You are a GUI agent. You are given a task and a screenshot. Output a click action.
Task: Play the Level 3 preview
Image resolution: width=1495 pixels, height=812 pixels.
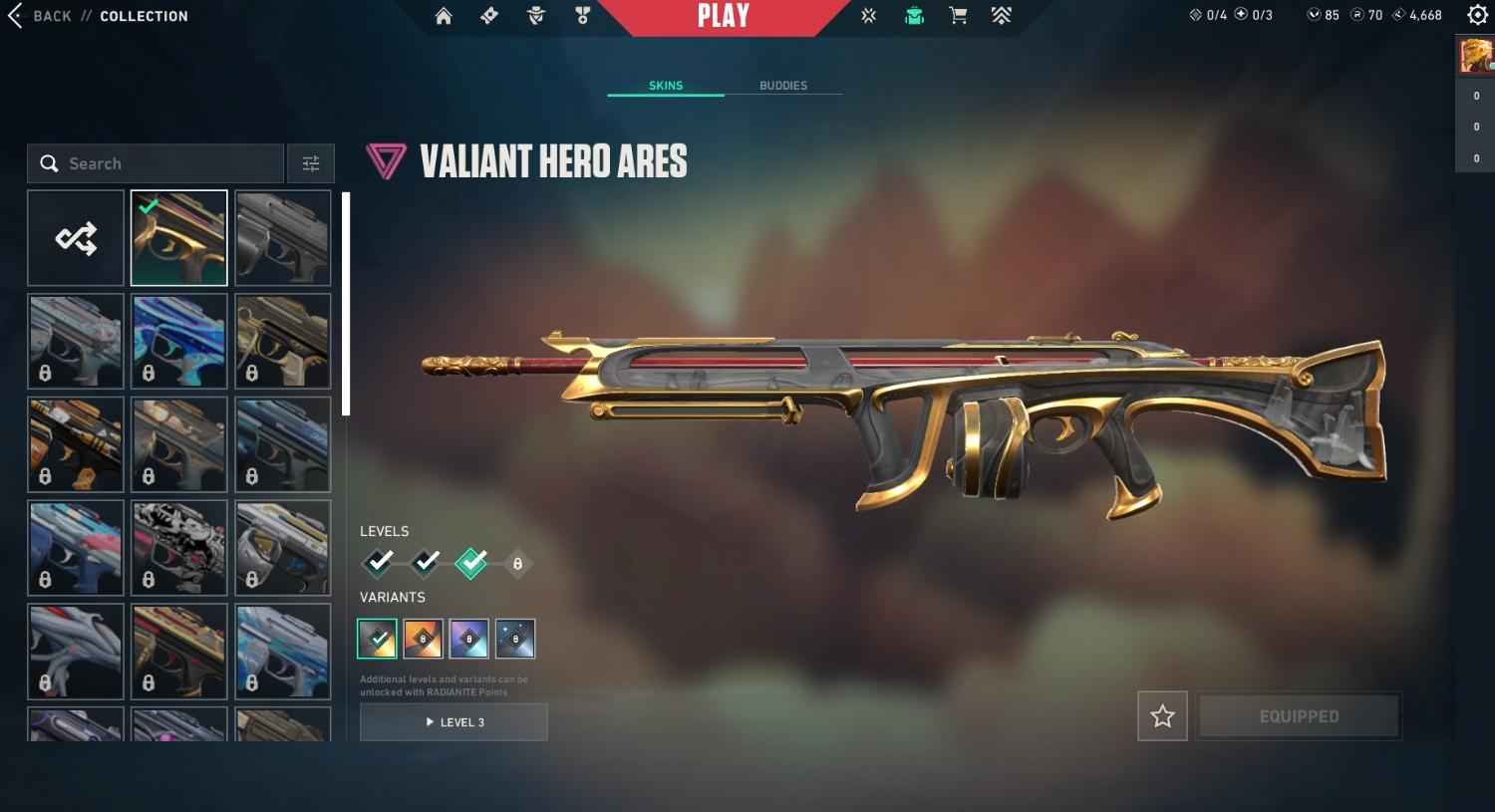453,722
